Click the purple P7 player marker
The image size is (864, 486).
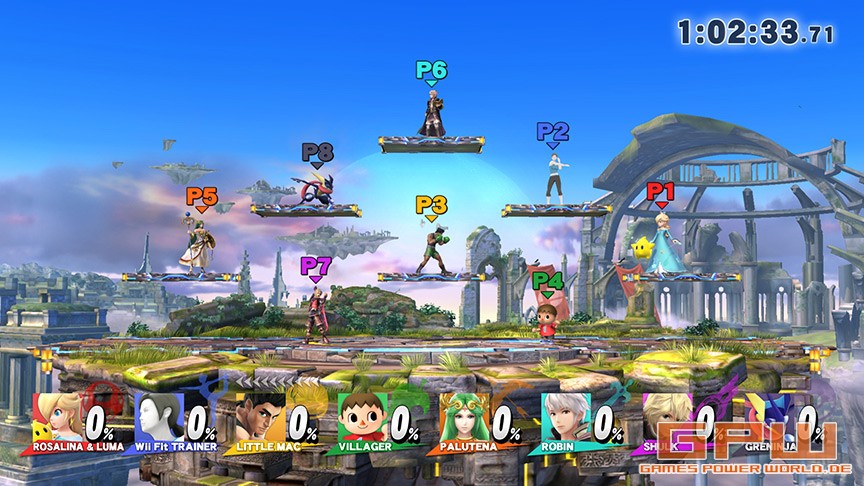[x=316, y=268]
